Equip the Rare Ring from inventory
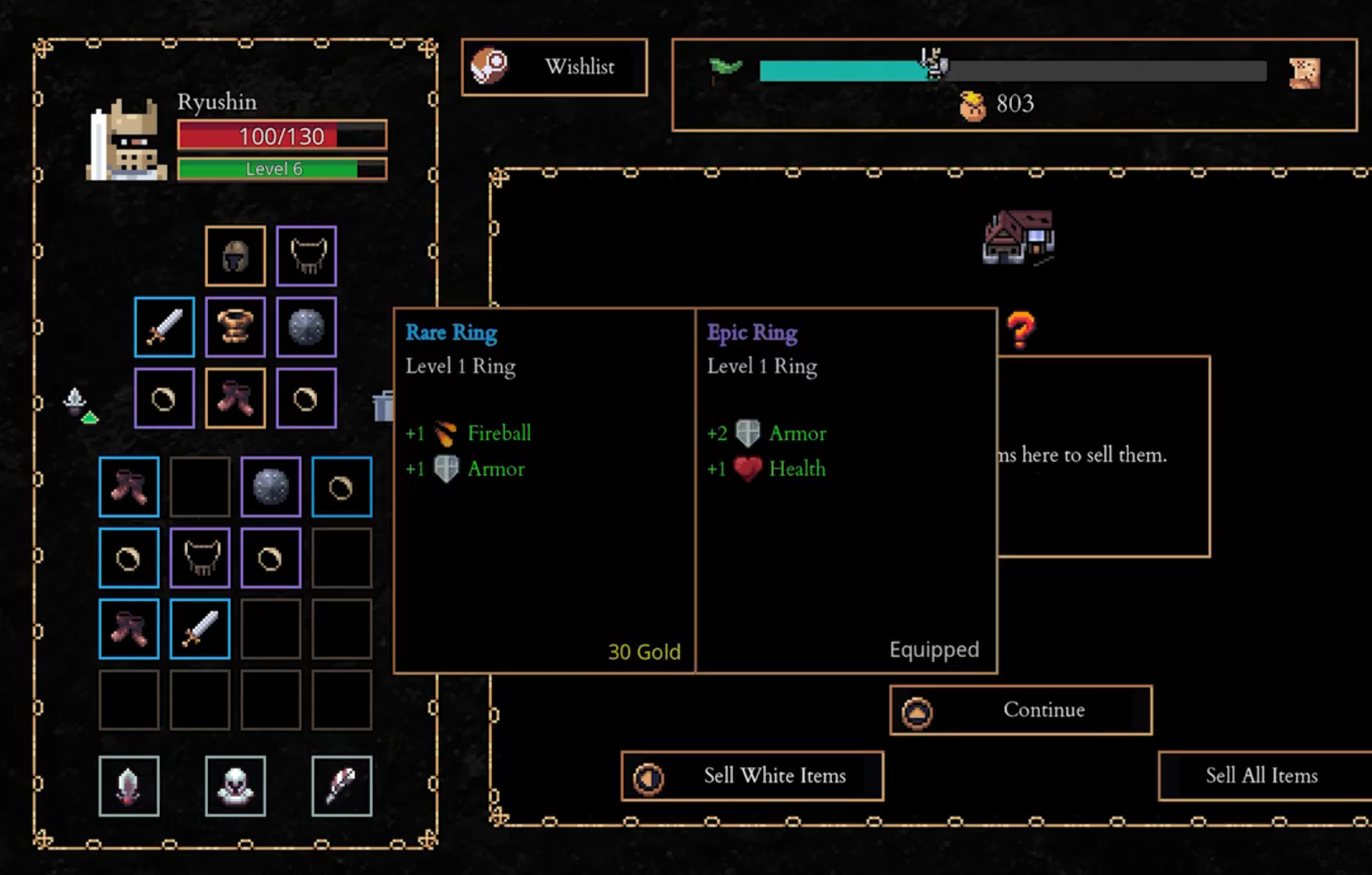The image size is (1372, 875). [342, 486]
